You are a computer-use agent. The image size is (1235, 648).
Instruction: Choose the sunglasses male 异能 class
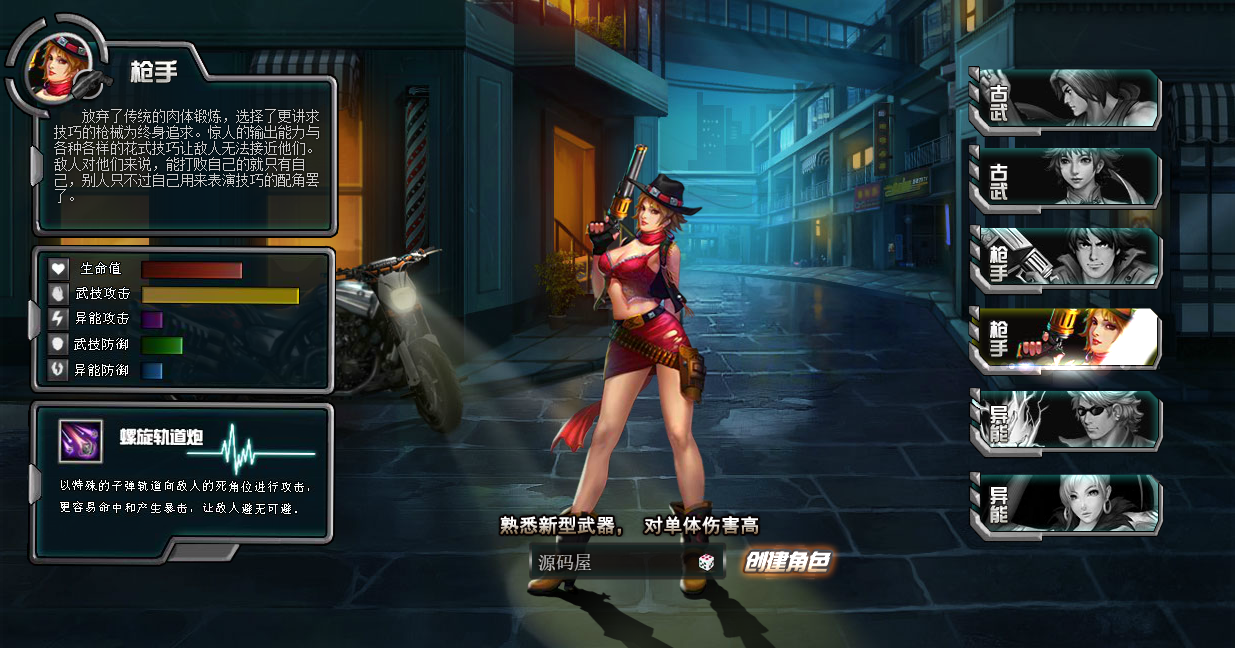(1065, 420)
